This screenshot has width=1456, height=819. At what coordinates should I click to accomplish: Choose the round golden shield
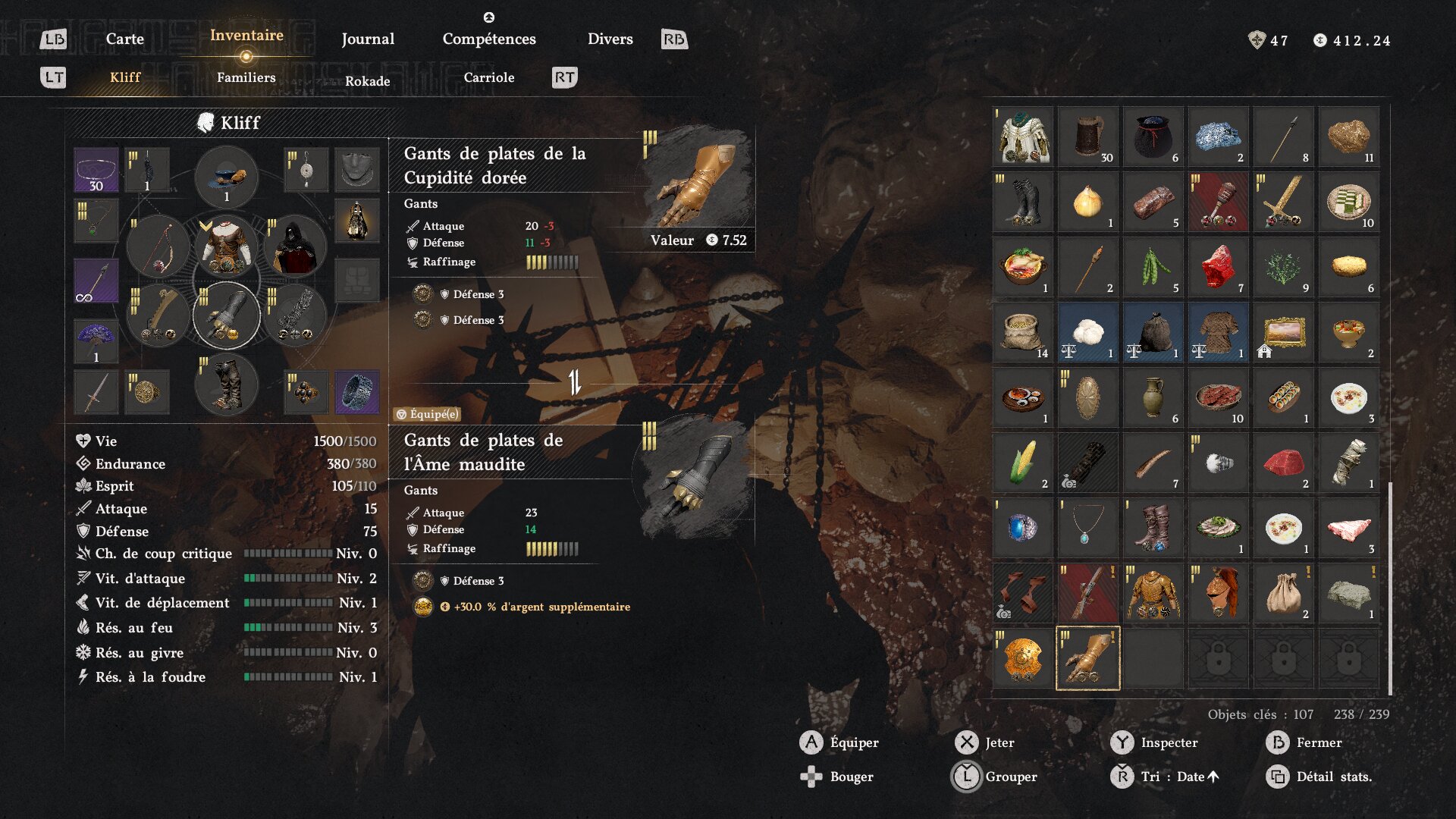tap(1022, 657)
